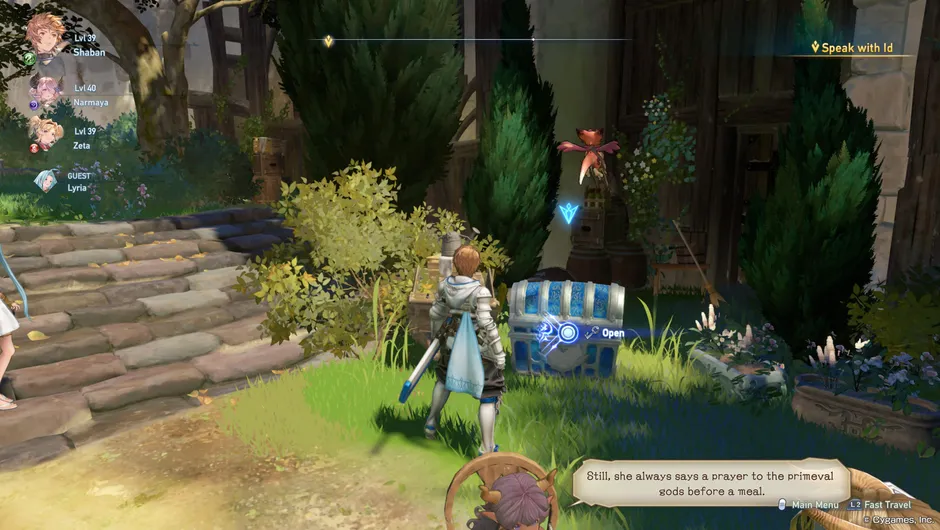The image size is (940, 530).
Task: Select Narmaya's party portrait
Action: click(45, 92)
